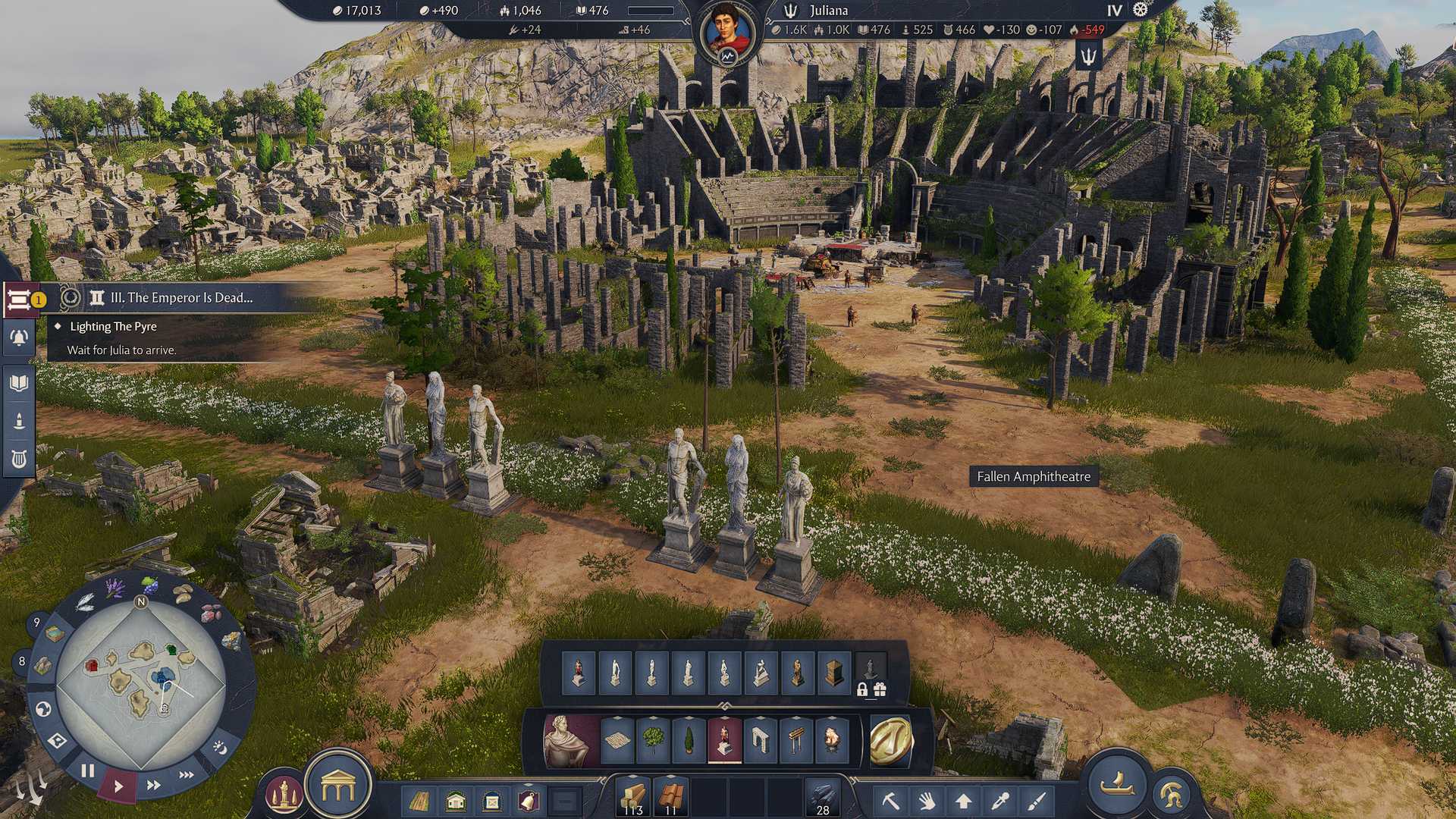Select the statue with red toga blueprint

click(577, 670)
